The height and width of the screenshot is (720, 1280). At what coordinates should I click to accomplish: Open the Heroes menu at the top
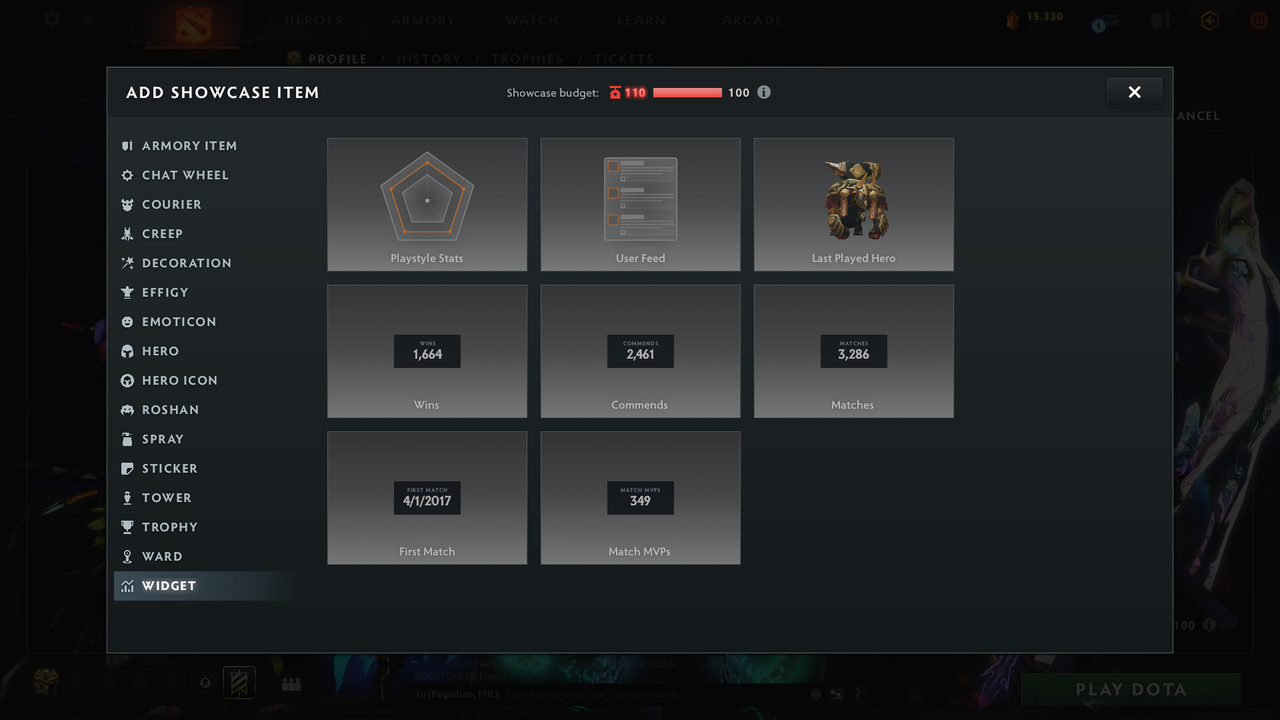click(313, 19)
